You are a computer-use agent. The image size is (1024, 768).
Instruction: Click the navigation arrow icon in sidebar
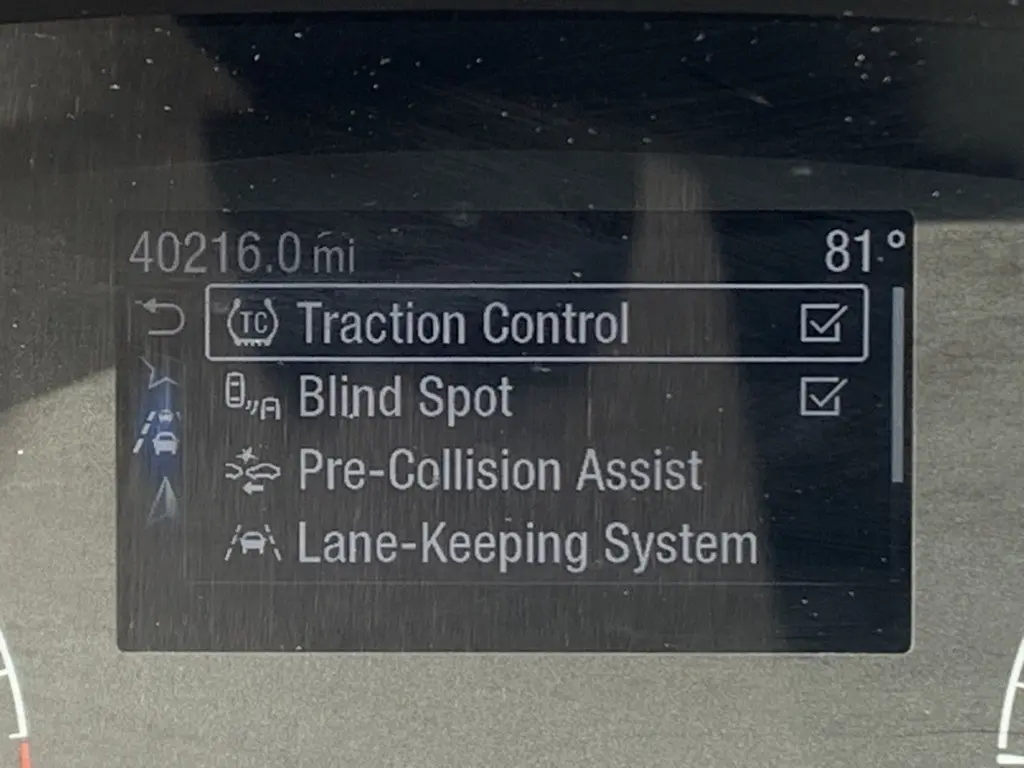pos(162,502)
